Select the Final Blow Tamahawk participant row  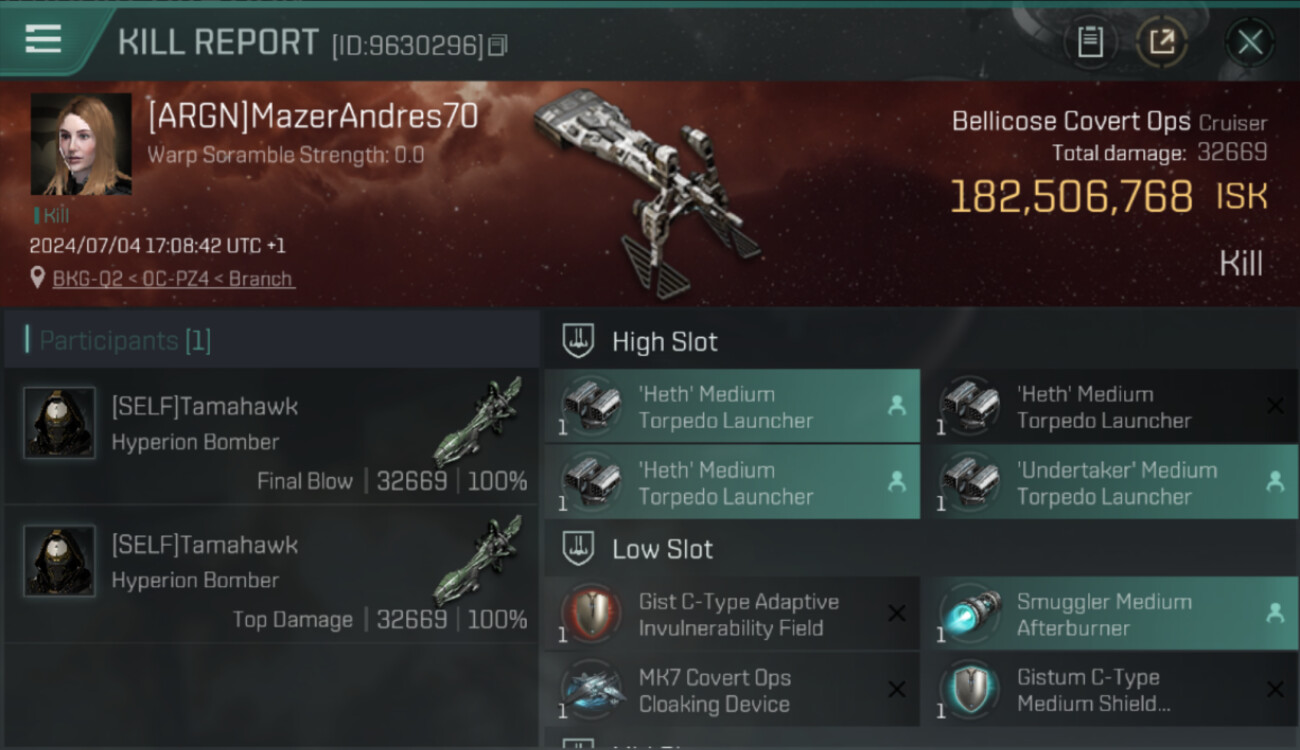click(271, 436)
